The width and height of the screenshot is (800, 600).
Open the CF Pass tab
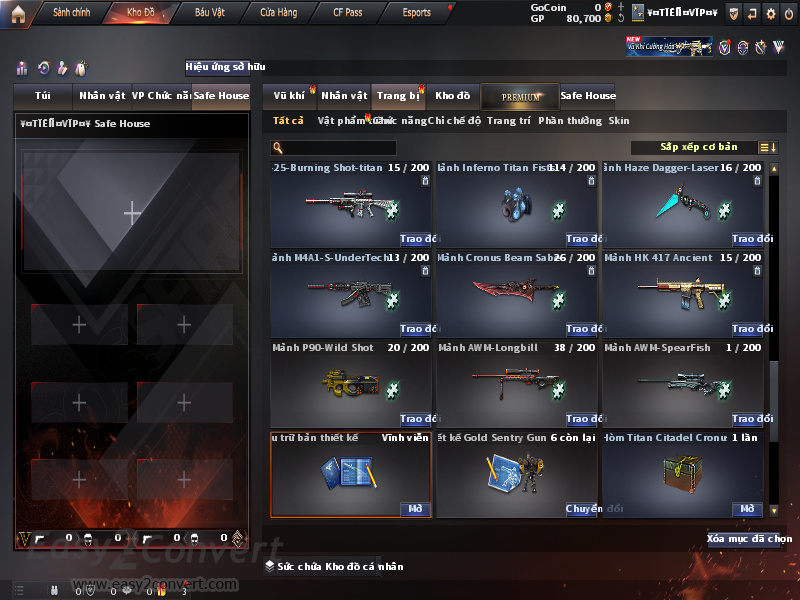pyautogui.click(x=349, y=13)
